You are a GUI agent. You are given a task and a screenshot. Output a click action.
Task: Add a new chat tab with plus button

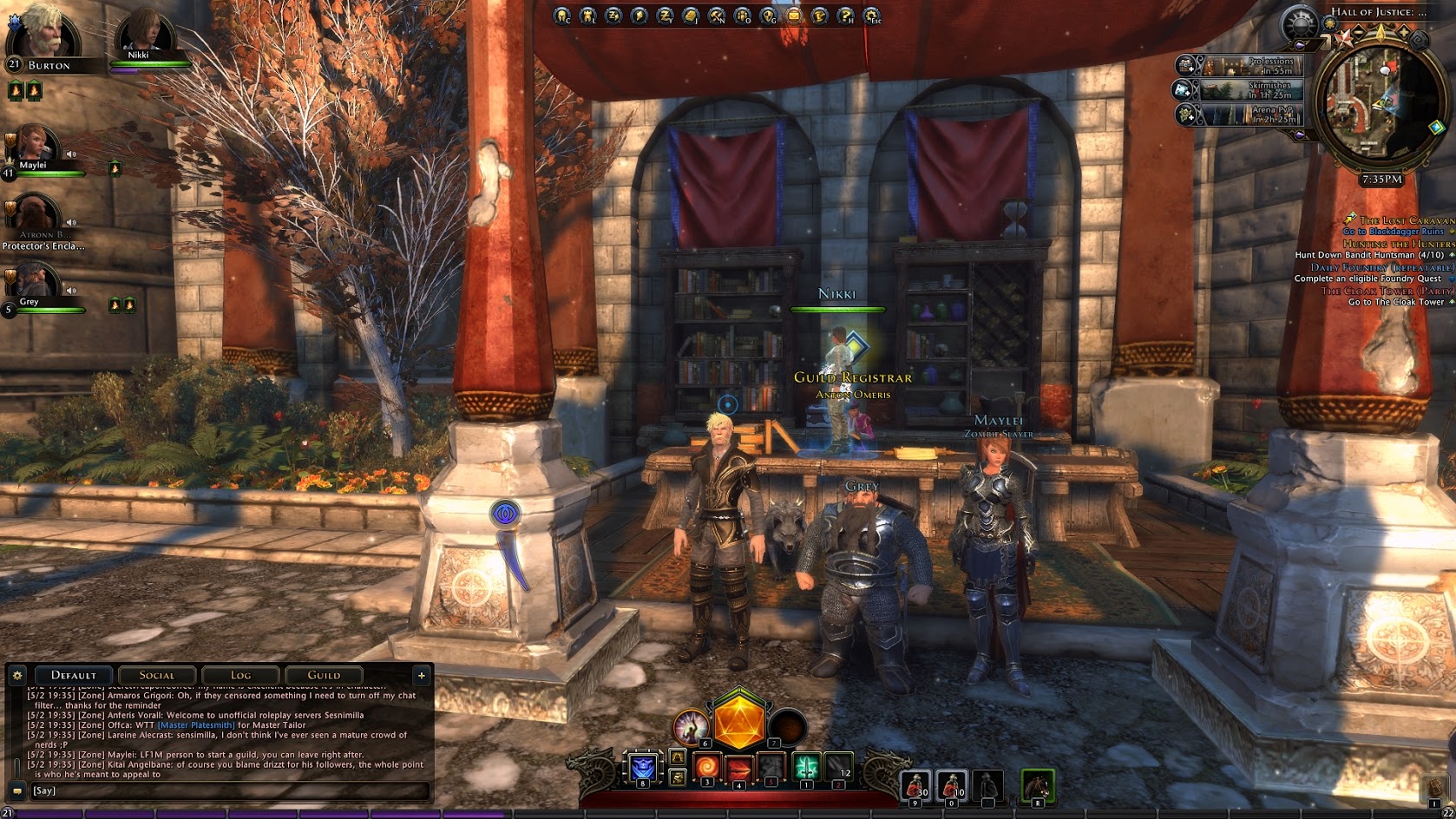422,675
